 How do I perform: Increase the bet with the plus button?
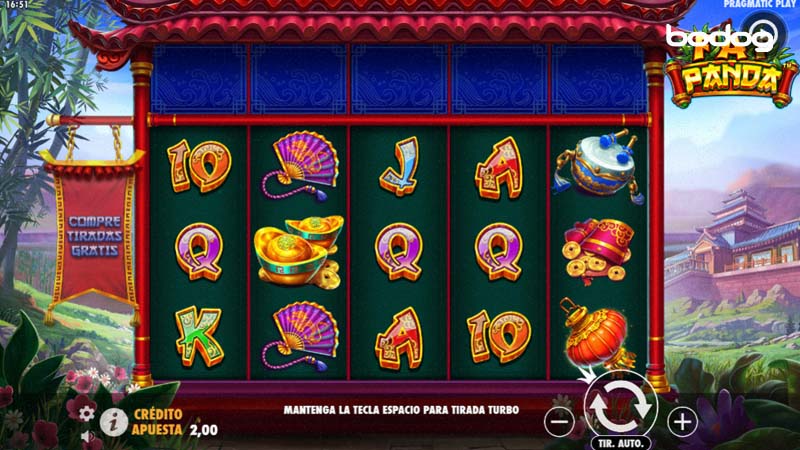(x=682, y=422)
